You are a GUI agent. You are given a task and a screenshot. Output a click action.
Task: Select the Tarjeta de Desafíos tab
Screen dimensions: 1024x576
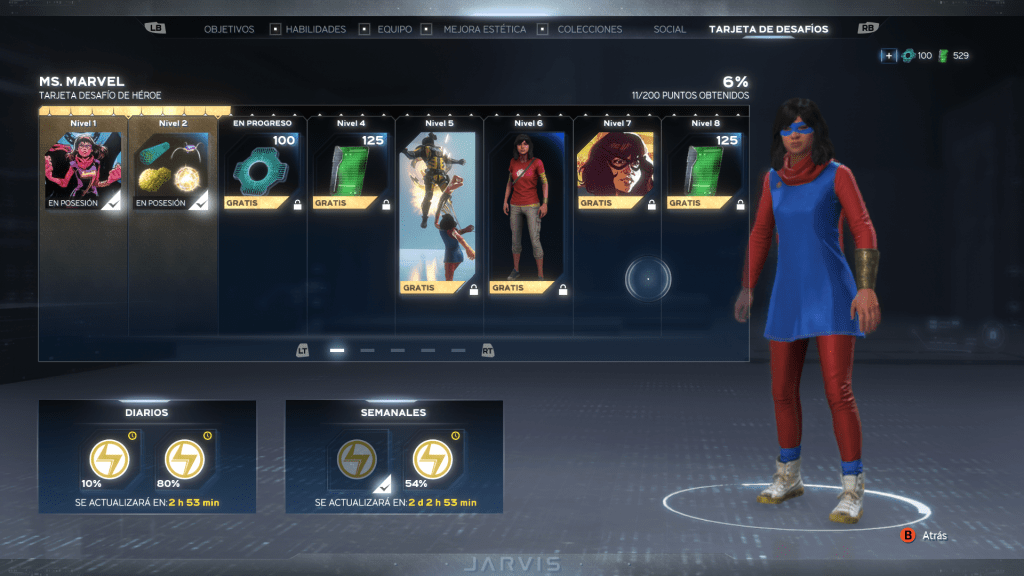coord(769,29)
